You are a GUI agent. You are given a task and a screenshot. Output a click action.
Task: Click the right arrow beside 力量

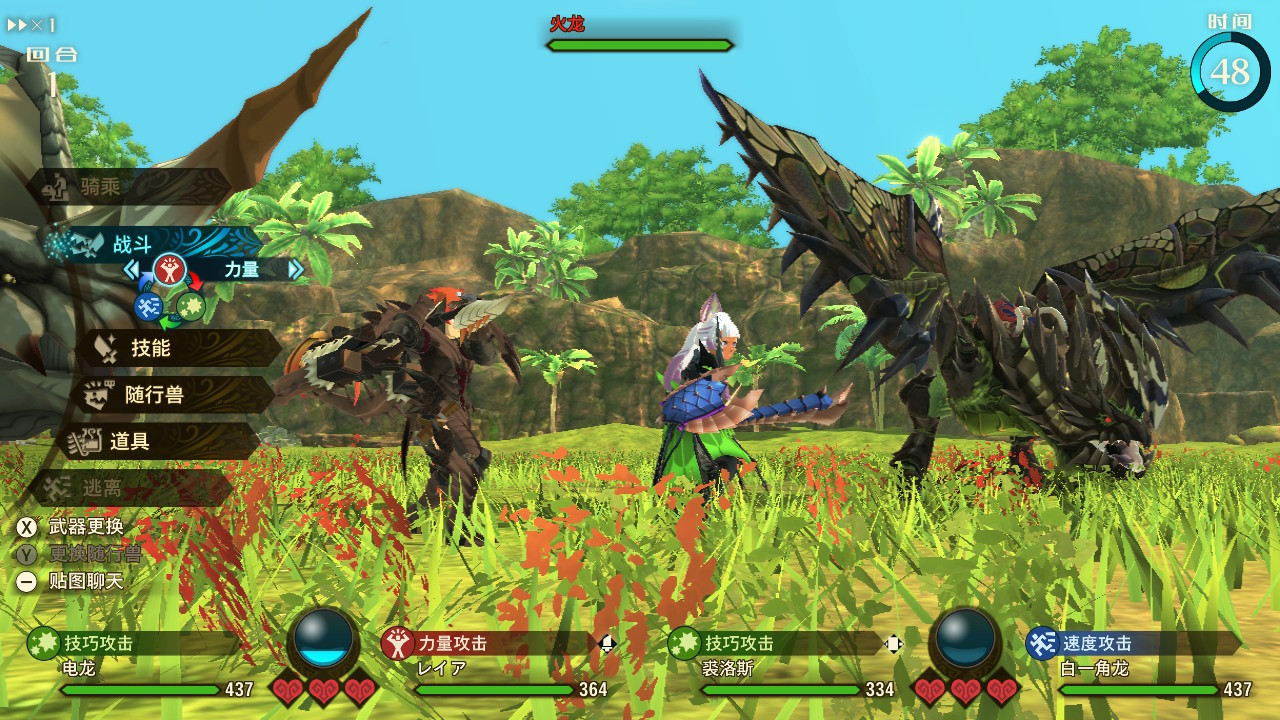point(296,269)
